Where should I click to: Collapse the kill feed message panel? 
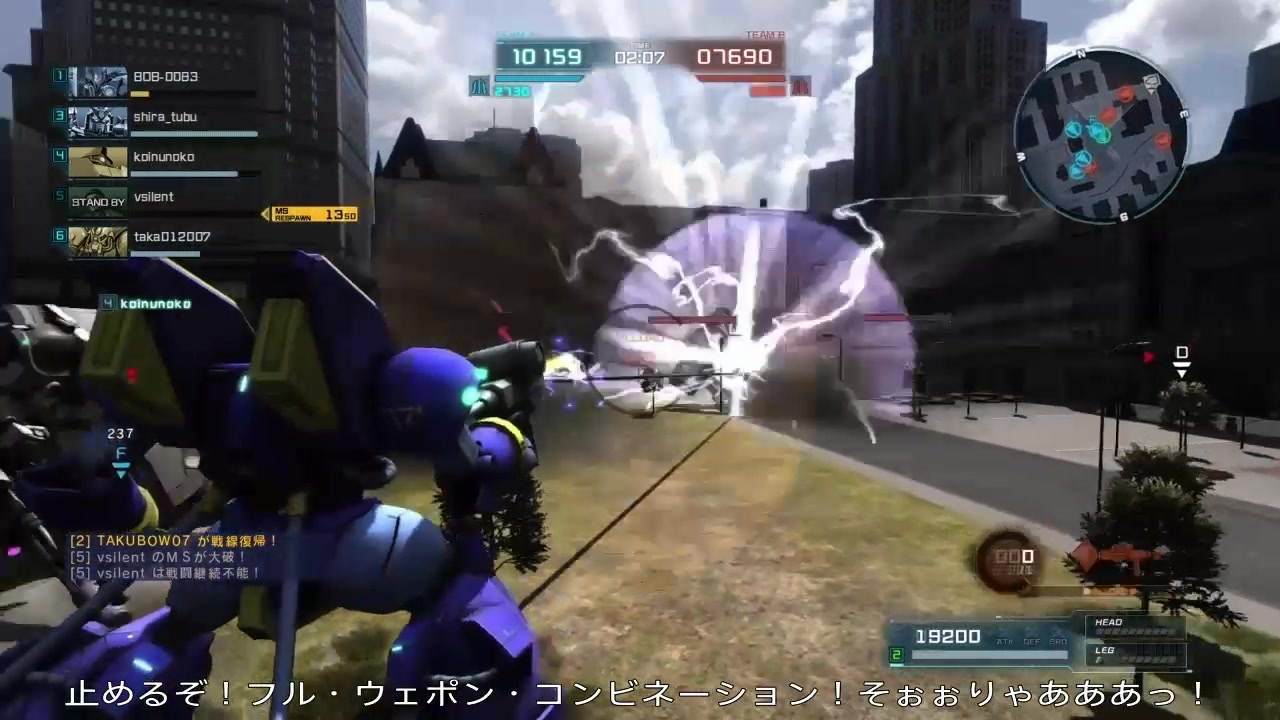pos(165,557)
